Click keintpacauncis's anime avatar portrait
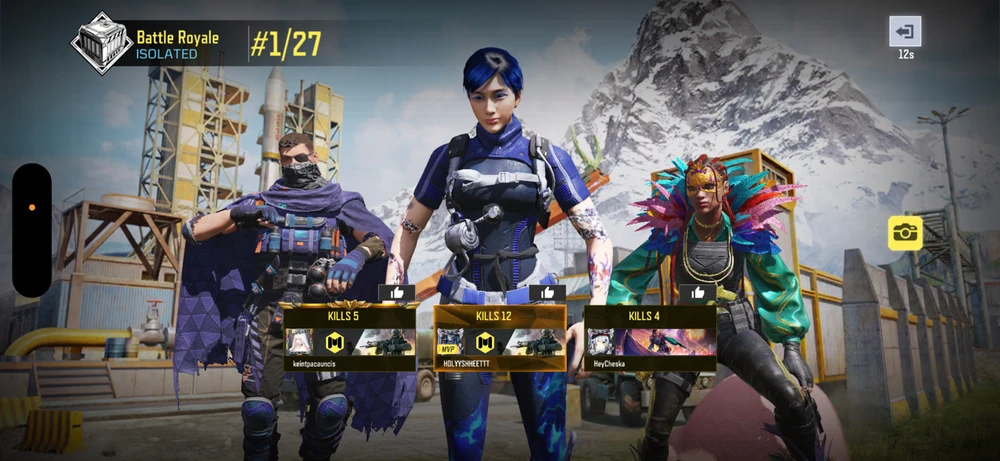This screenshot has height=461, width=1000. [301, 343]
